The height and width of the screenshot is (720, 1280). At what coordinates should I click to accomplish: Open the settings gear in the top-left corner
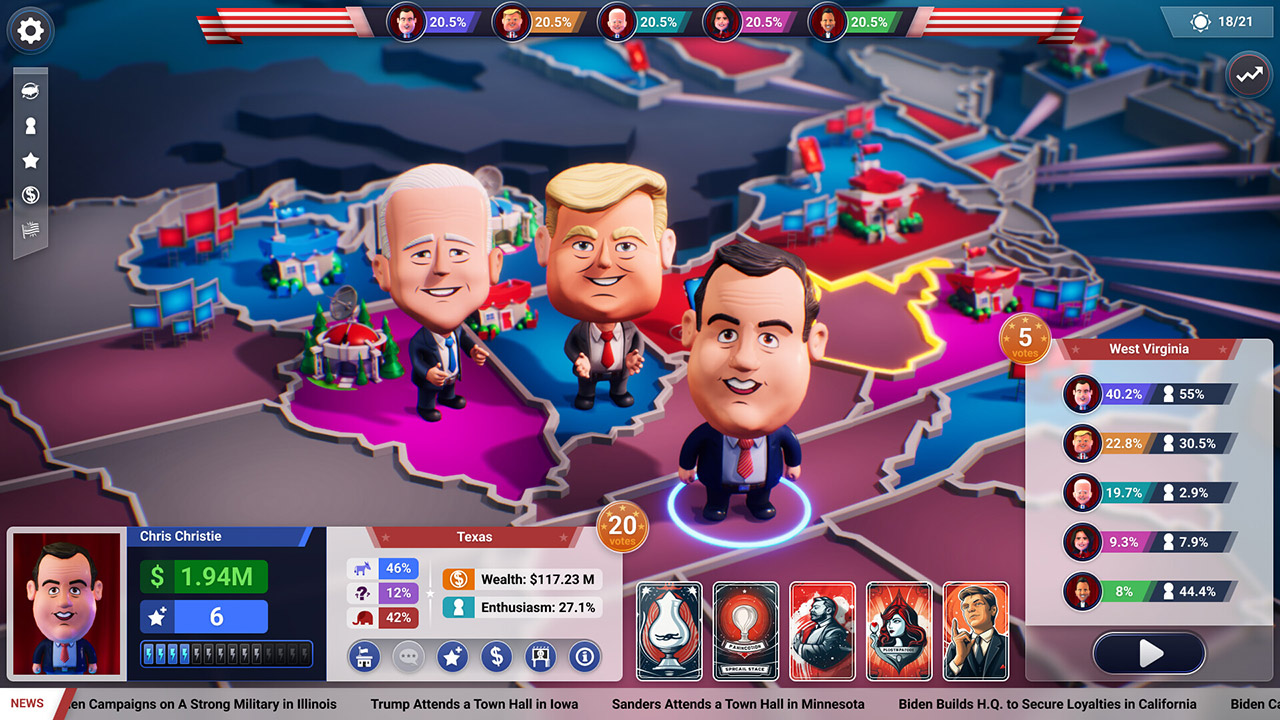(30, 31)
